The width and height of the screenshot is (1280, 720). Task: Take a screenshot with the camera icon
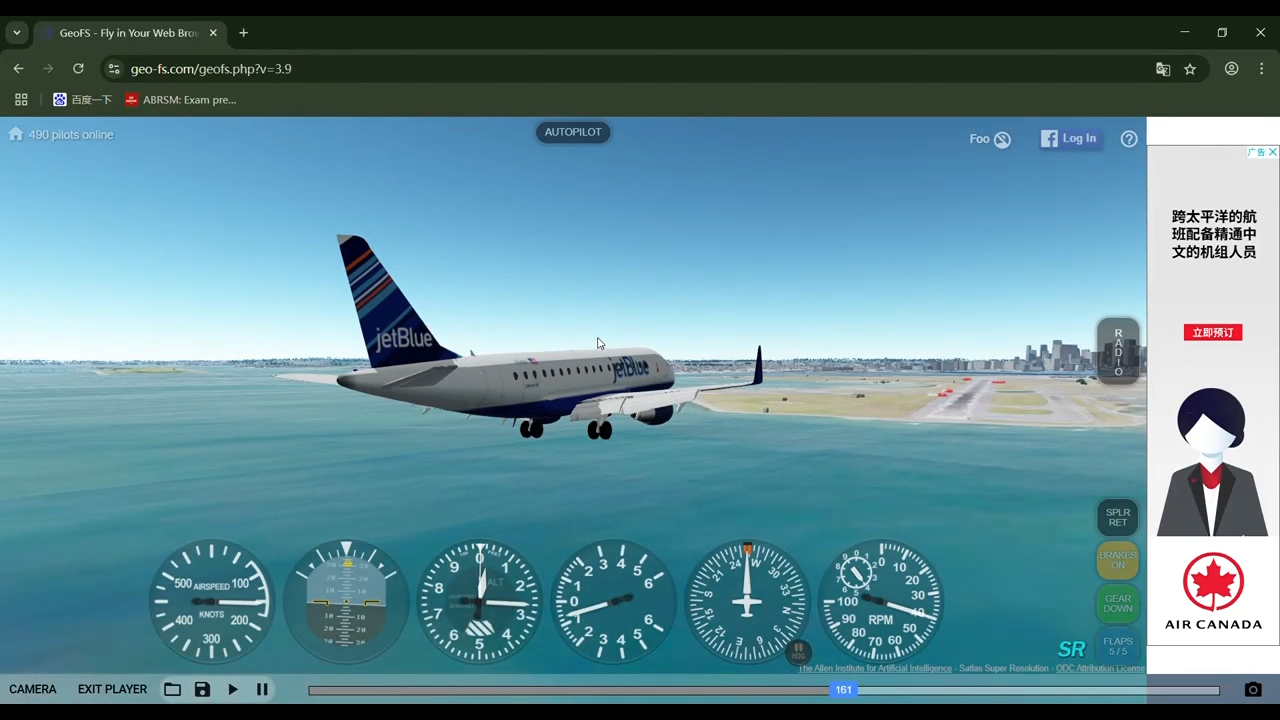pos(1253,689)
